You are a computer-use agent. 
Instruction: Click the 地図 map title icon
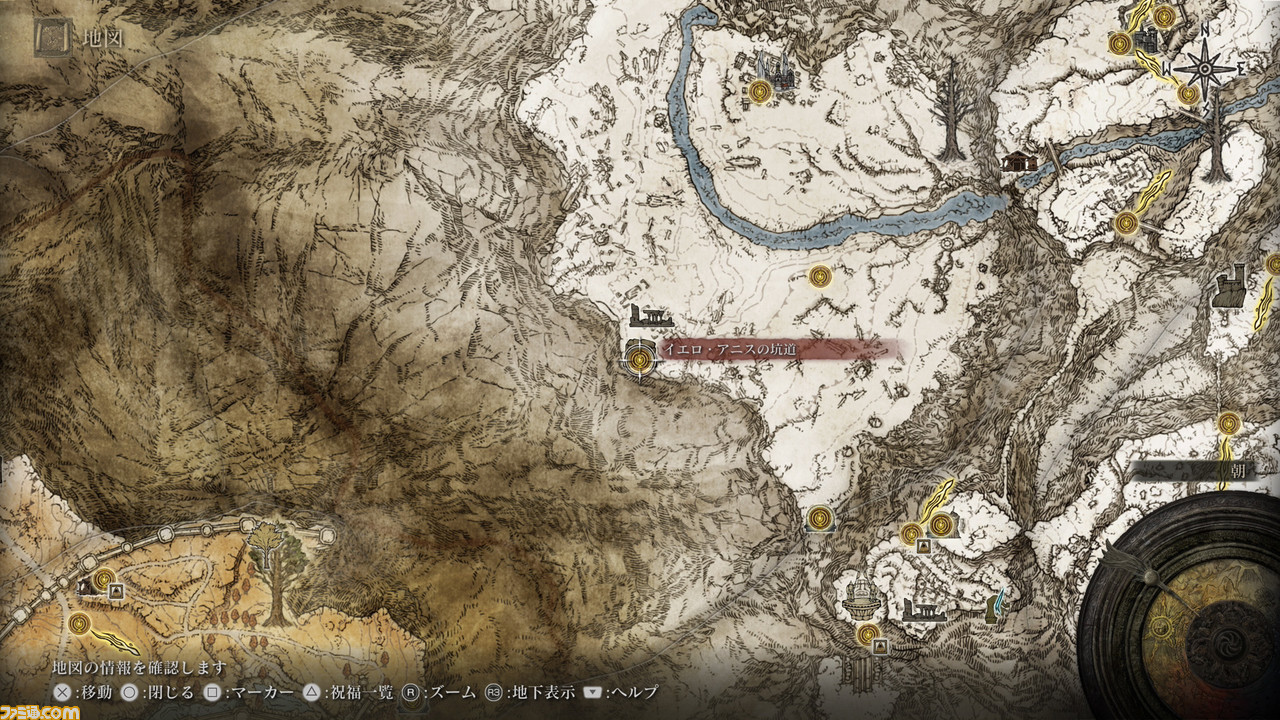(x=52, y=39)
